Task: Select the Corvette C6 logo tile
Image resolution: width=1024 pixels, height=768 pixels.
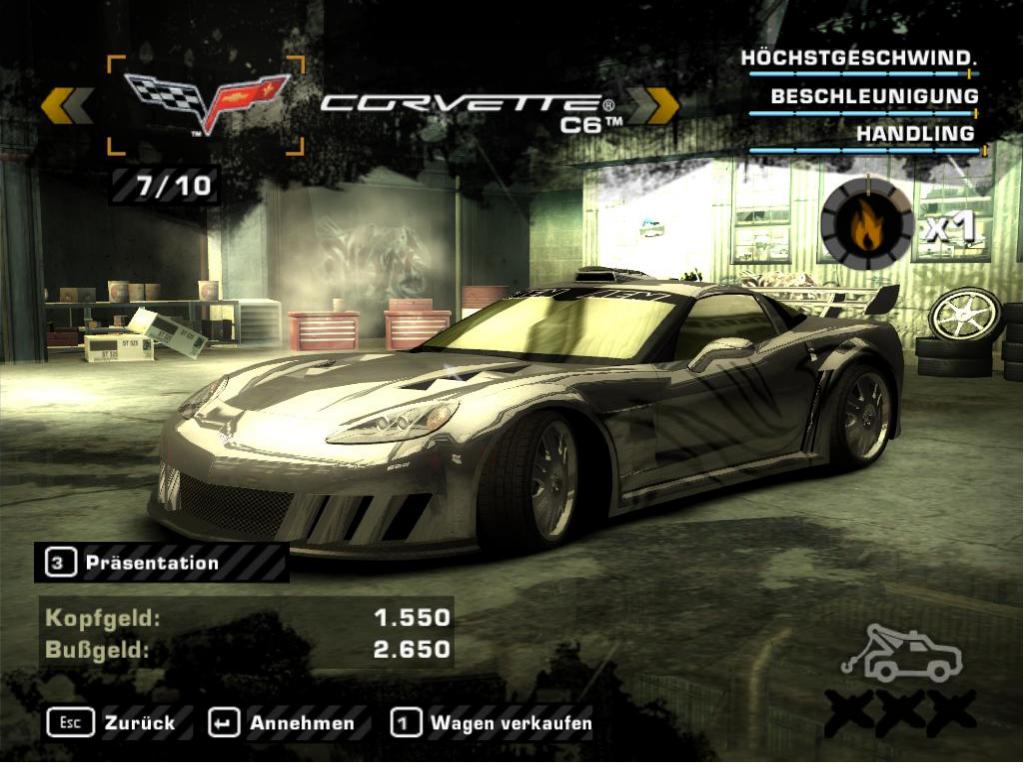Action: pyautogui.click(x=206, y=104)
